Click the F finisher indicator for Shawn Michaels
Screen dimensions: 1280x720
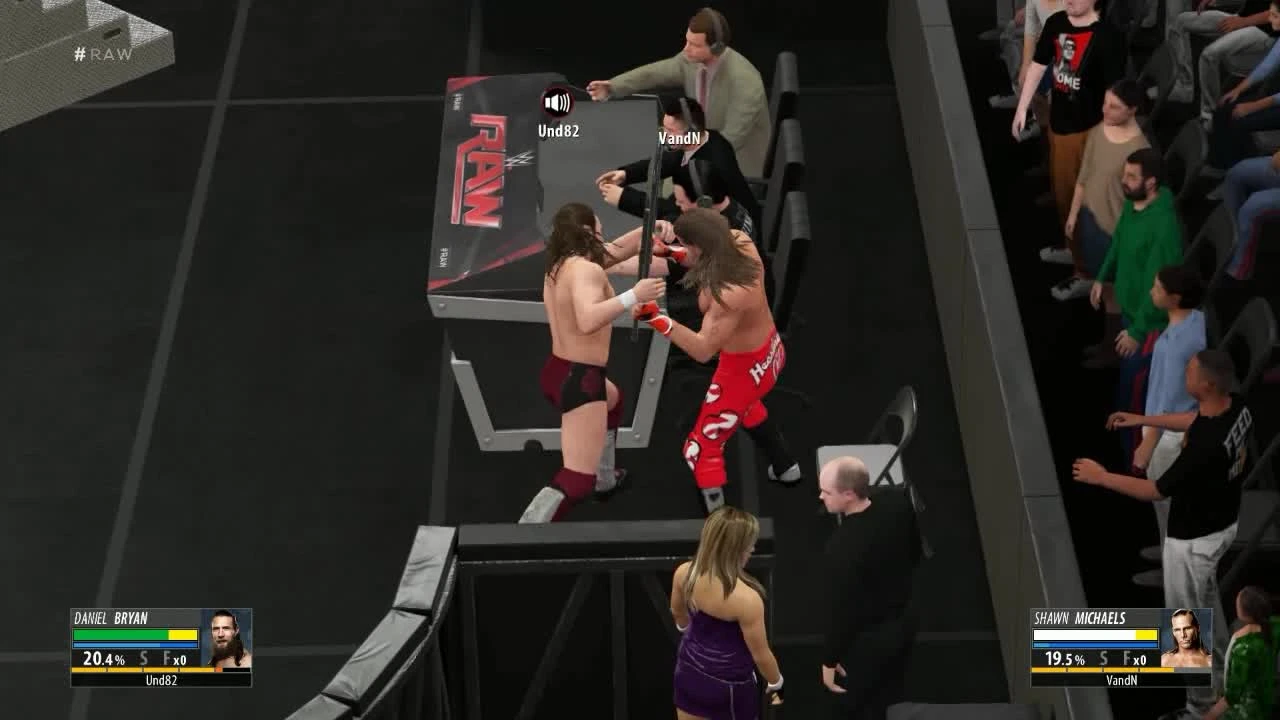(x=1129, y=659)
